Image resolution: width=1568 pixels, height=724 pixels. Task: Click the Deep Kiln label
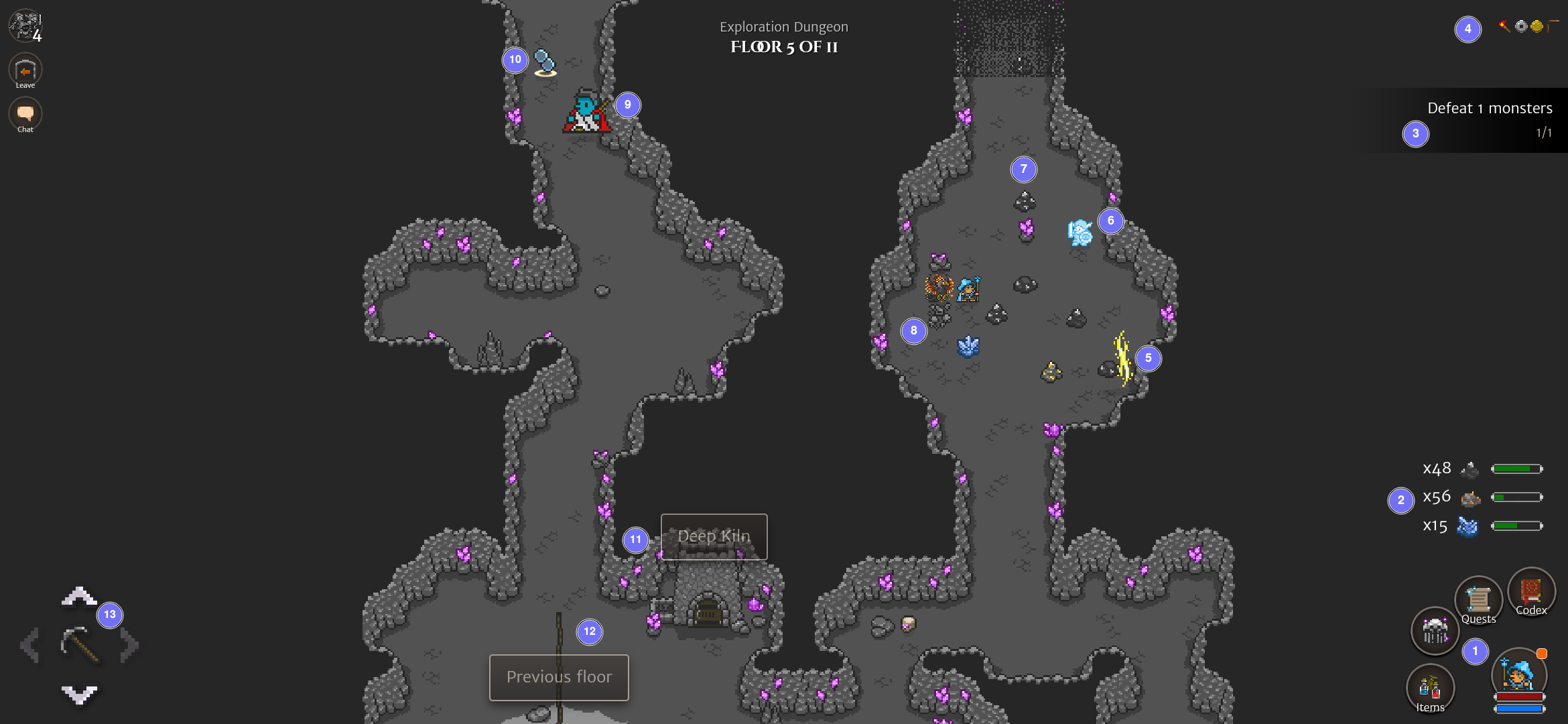[714, 536]
